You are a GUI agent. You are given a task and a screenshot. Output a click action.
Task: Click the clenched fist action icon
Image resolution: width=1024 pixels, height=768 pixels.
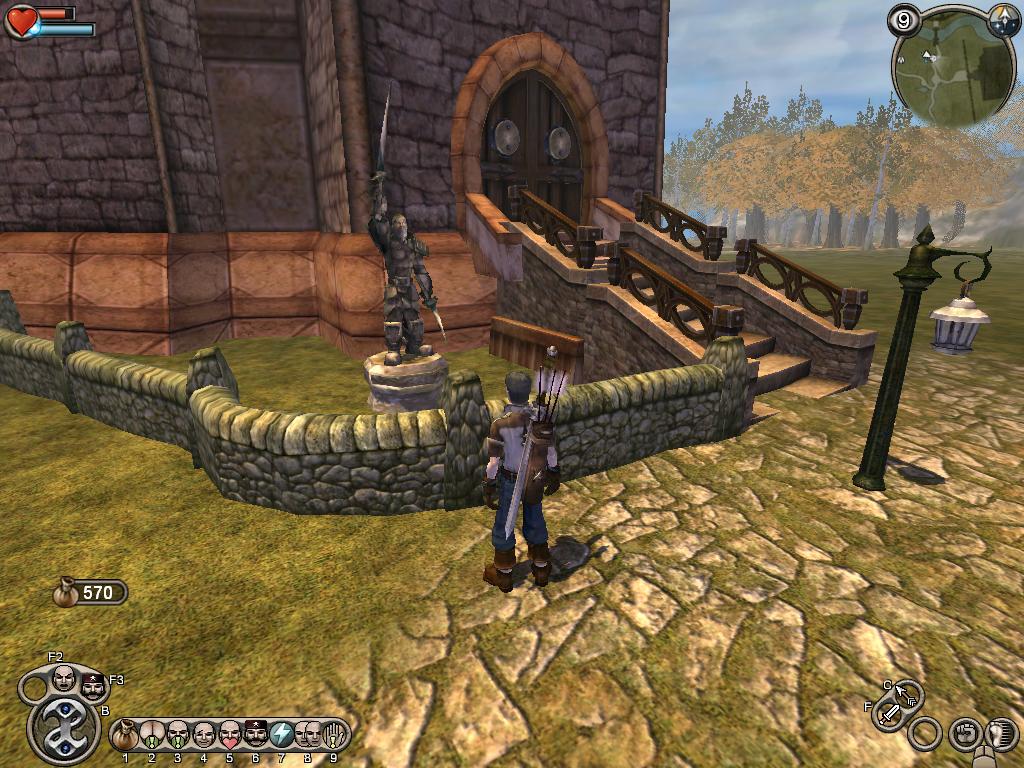[x=964, y=735]
